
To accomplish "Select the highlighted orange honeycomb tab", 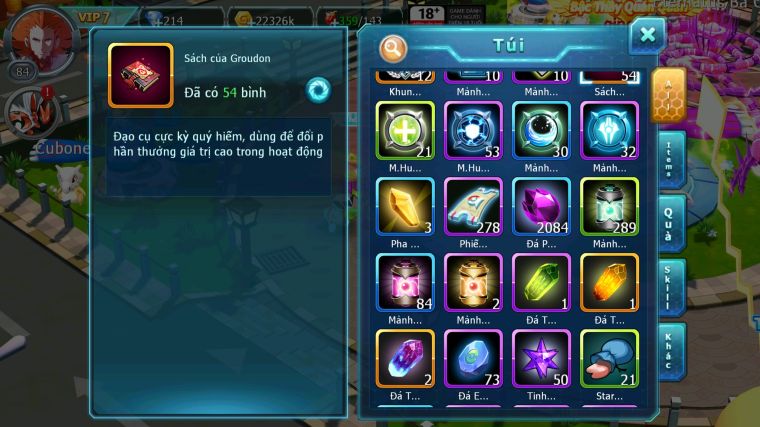I will (668, 95).
